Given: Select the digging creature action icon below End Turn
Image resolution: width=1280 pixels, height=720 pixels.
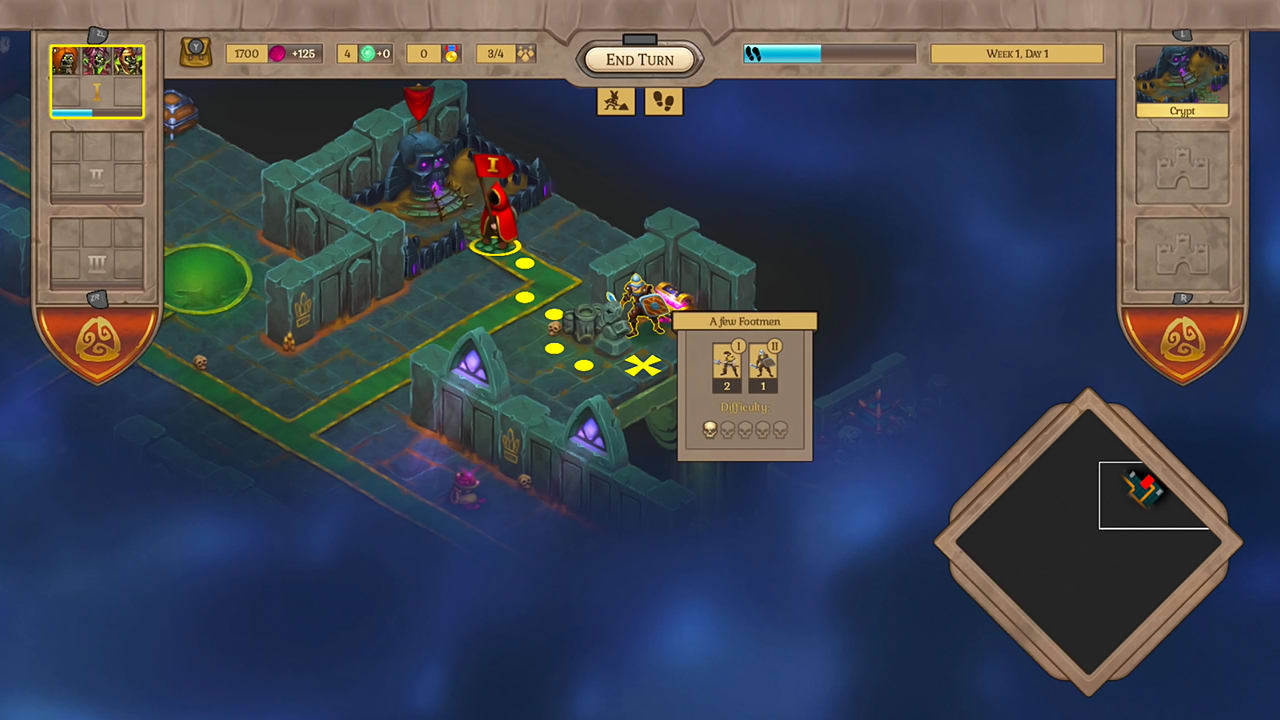Looking at the screenshot, I should (x=616, y=101).
